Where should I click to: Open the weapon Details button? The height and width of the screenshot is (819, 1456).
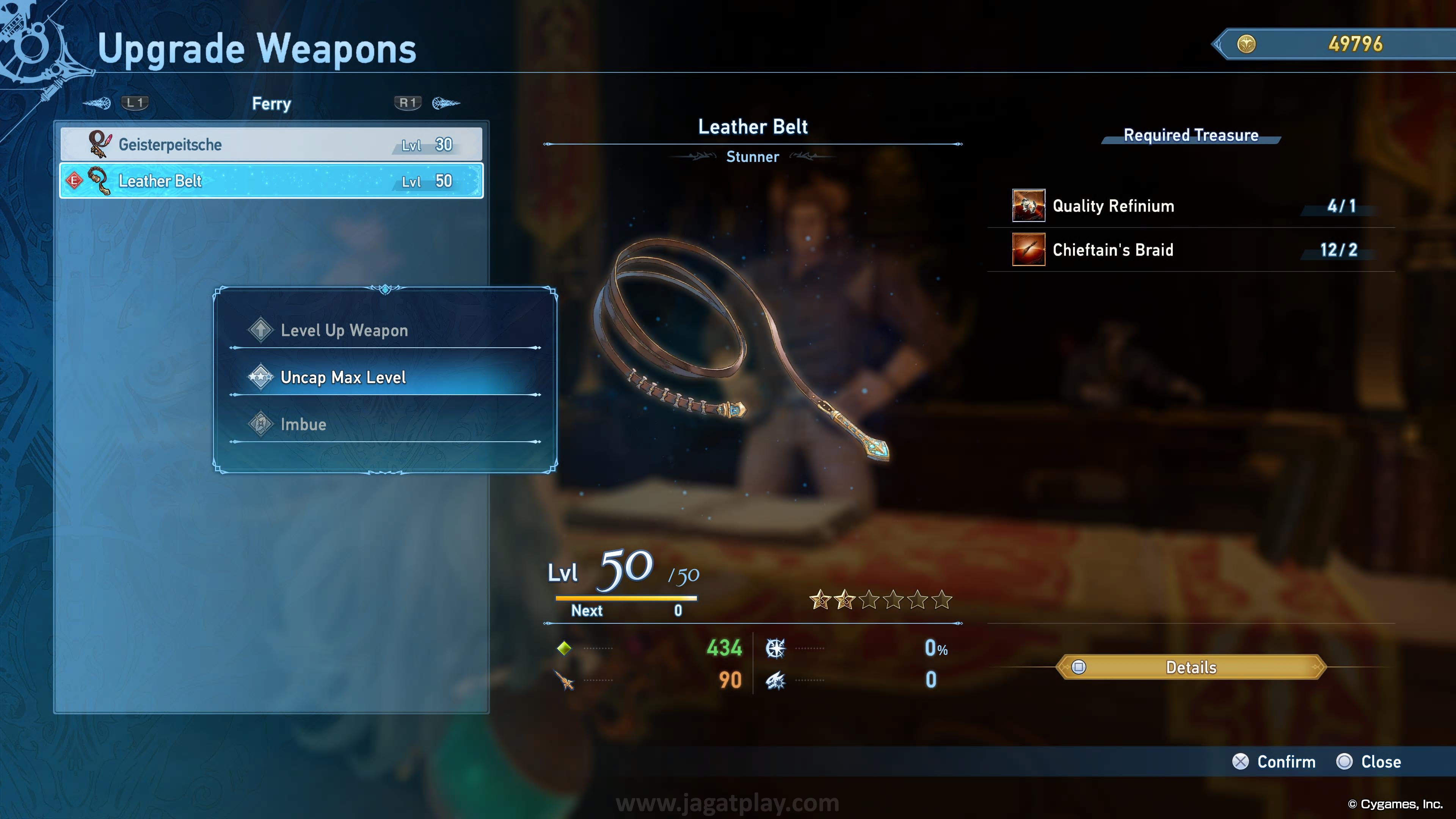[x=1190, y=667]
